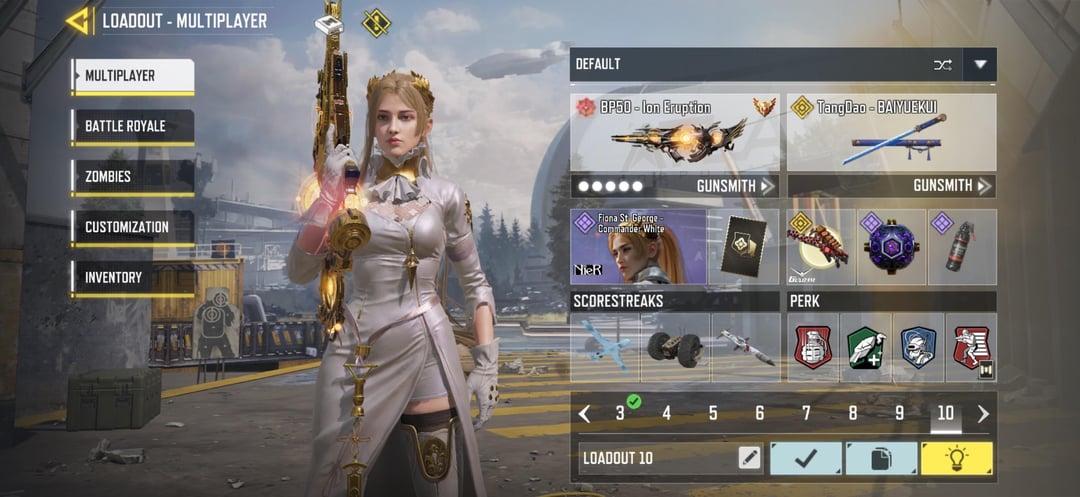Click the yellow lightbulb button

[x=956, y=458]
